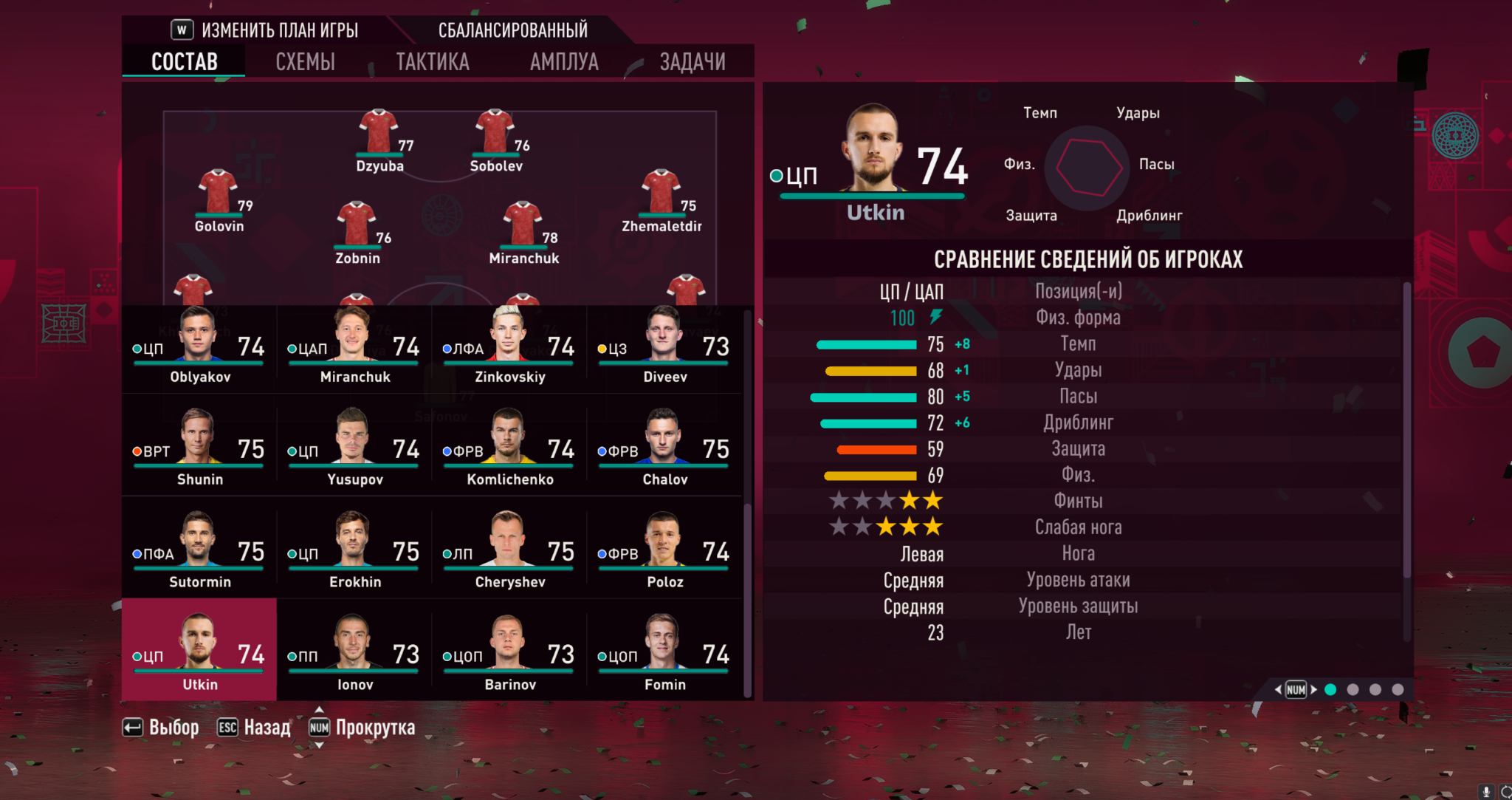Pick the Diveev player card
The height and width of the screenshot is (800, 1512).
(x=664, y=349)
